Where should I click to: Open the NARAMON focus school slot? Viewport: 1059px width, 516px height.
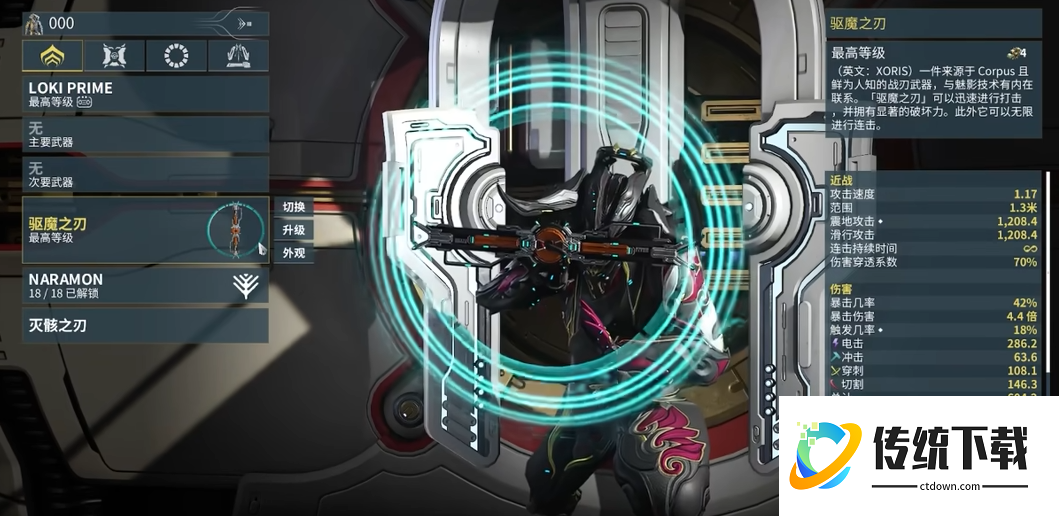[x=145, y=286]
